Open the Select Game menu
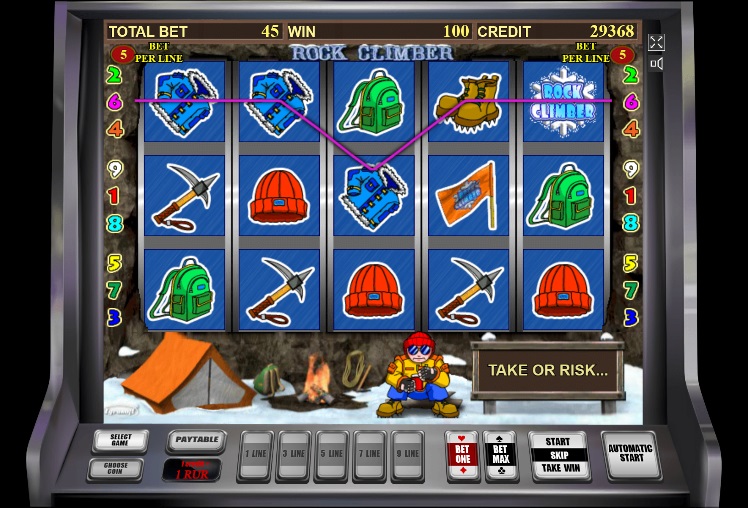 120,440
